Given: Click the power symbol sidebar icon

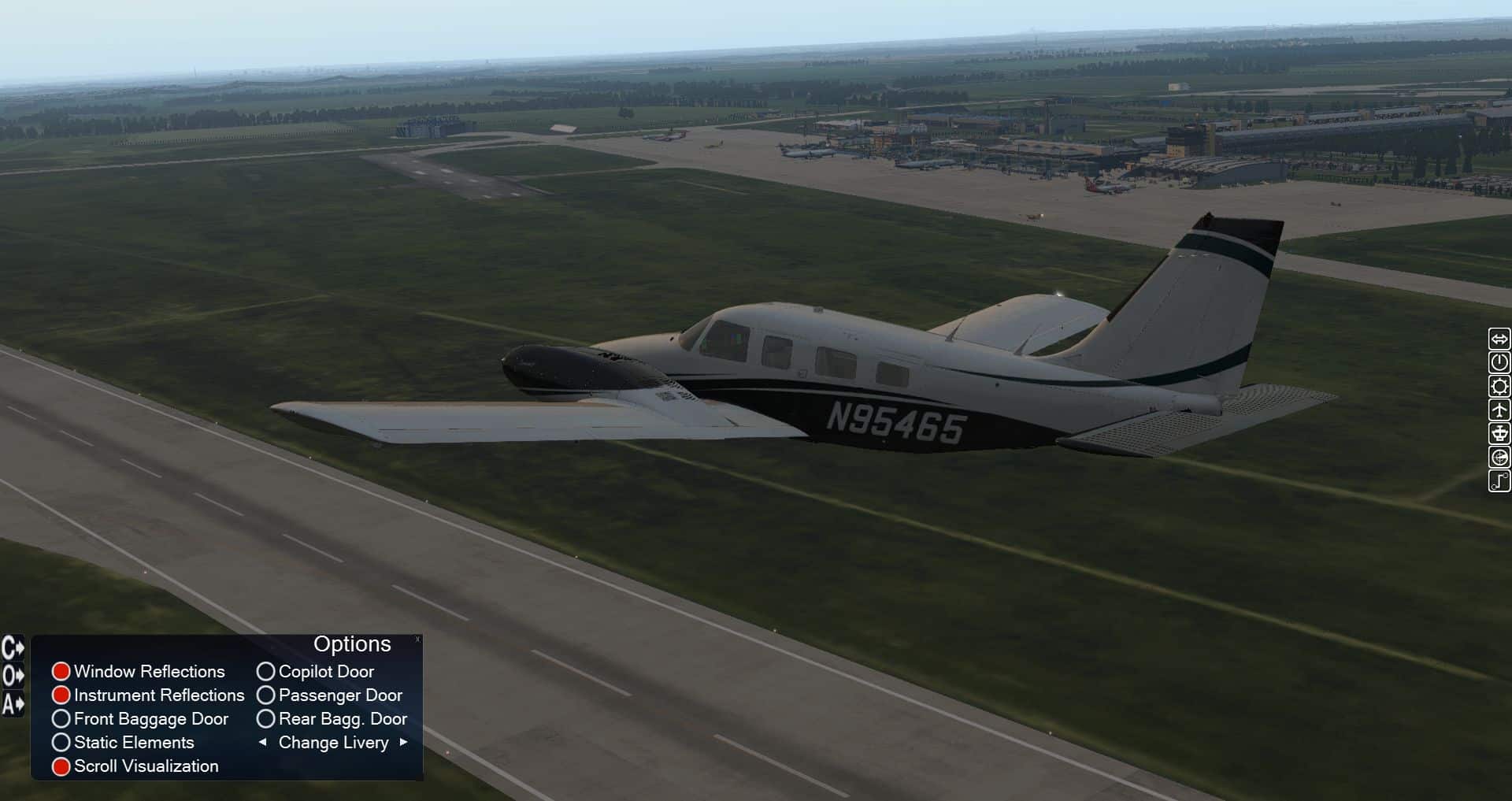Looking at the screenshot, I should pos(1499,362).
